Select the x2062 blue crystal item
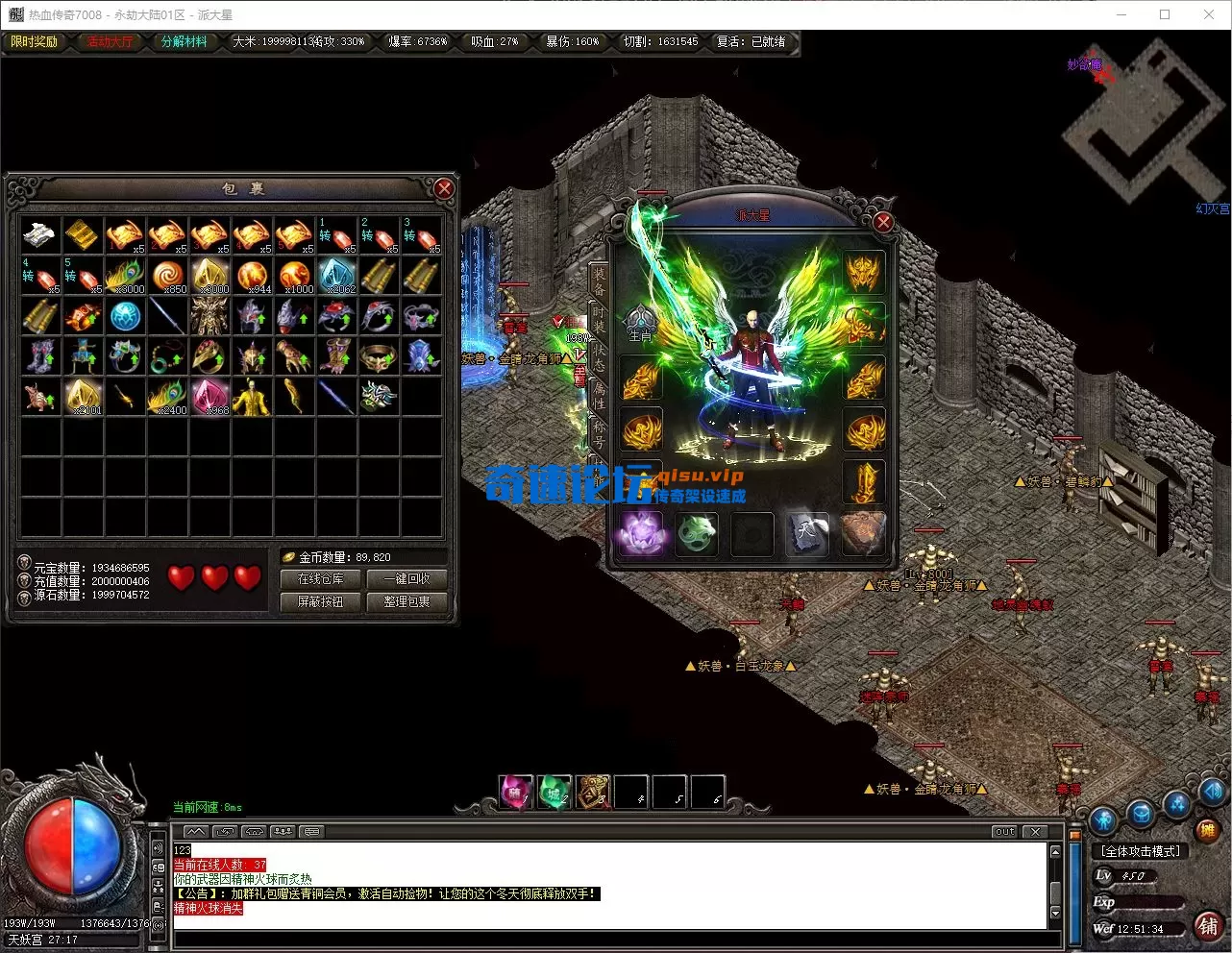Image resolution: width=1232 pixels, height=953 pixels. [336, 275]
